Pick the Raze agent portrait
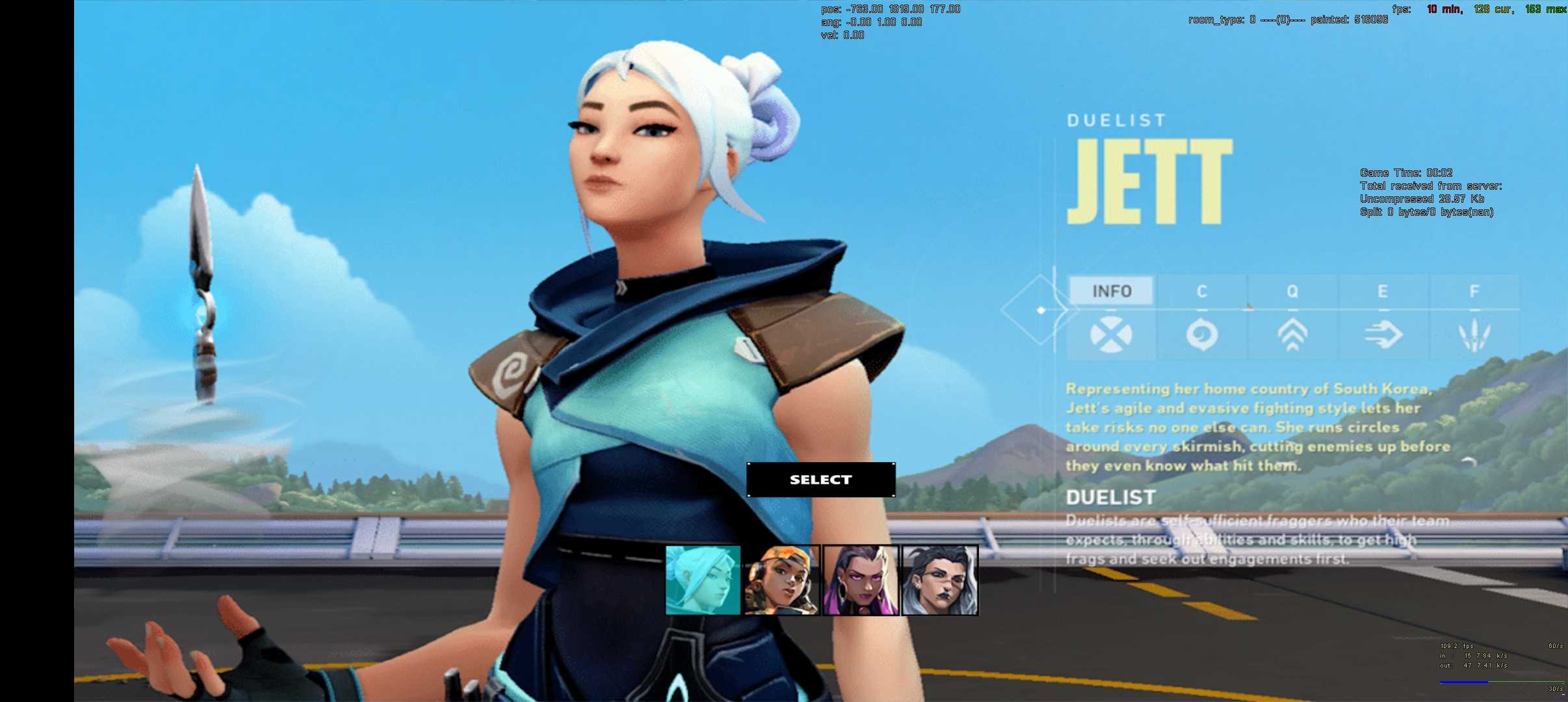The height and width of the screenshot is (702, 1568). click(x=781, y=580)
